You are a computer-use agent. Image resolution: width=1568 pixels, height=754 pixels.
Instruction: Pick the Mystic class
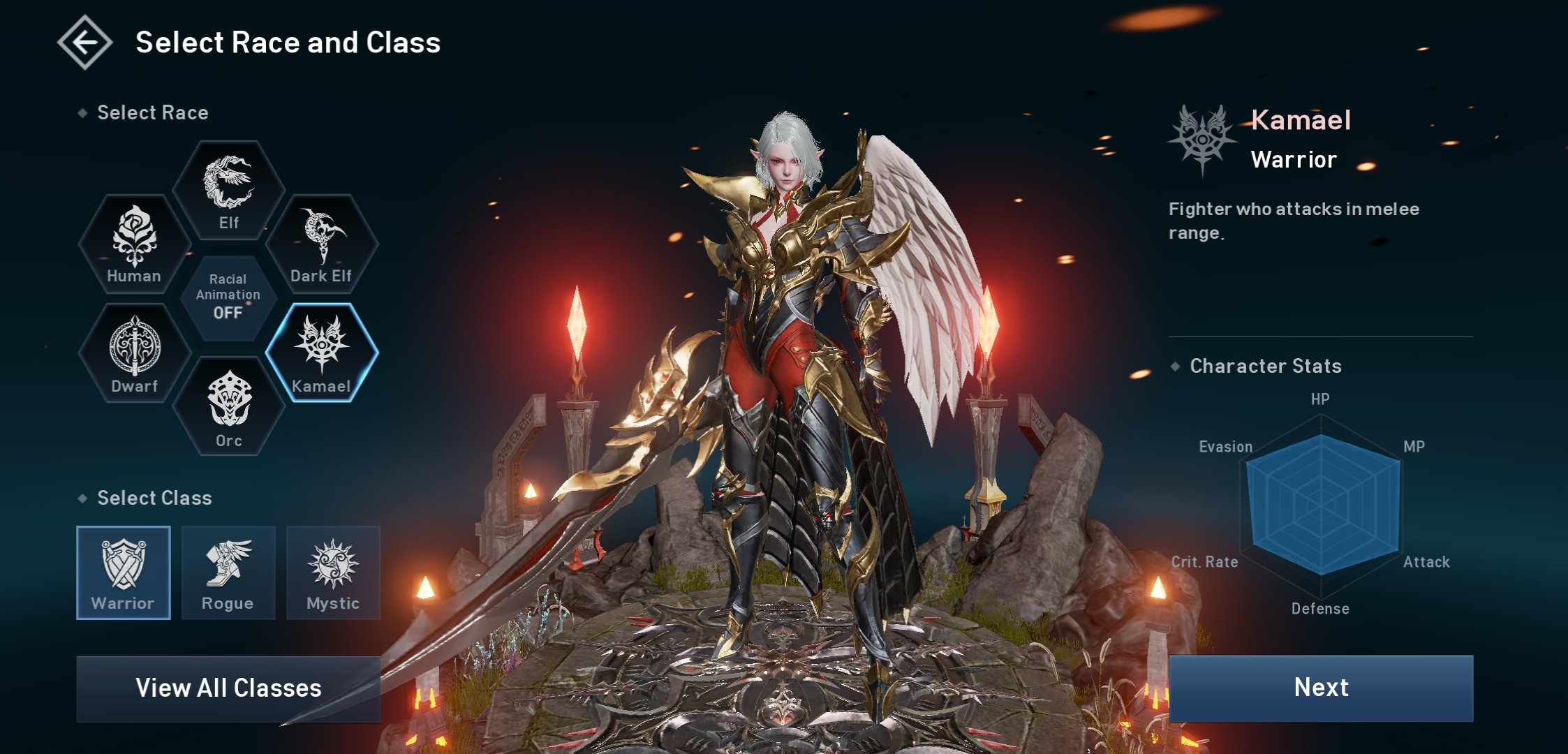click(333, 572)
